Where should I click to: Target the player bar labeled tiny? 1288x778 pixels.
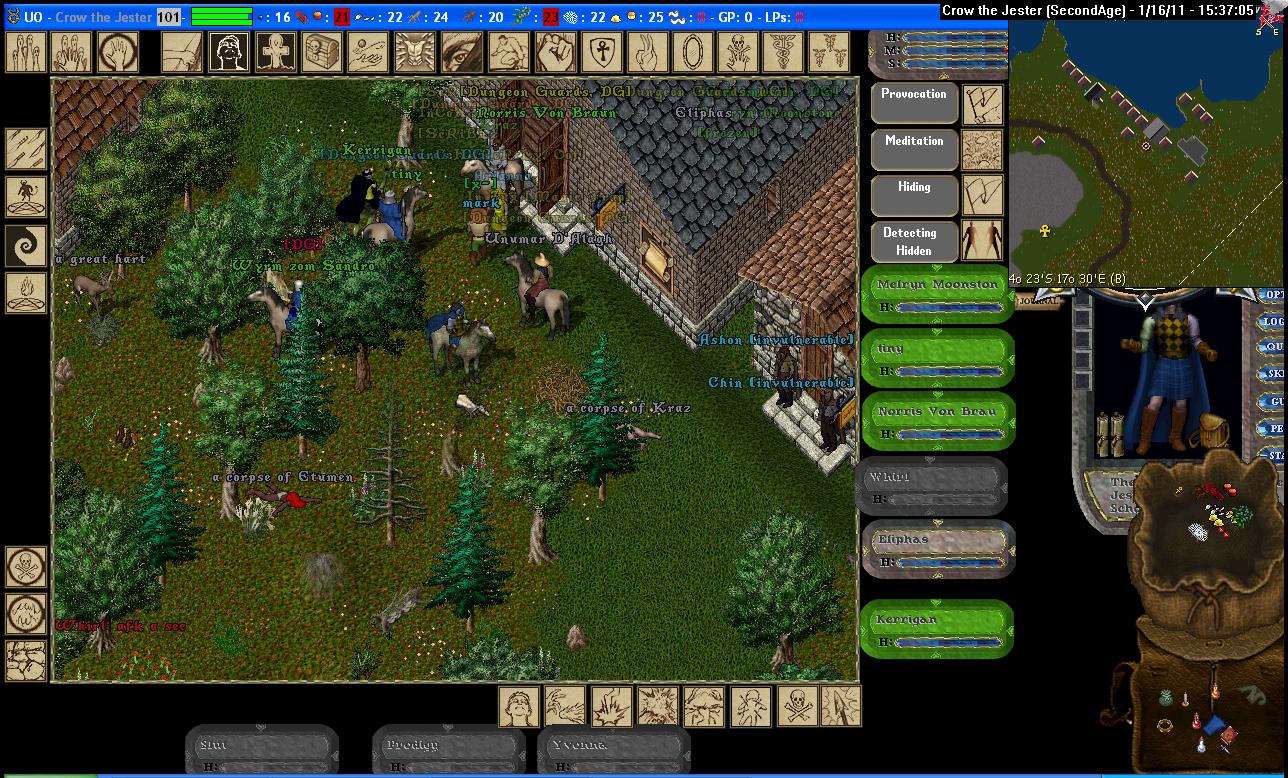(937, 359)
